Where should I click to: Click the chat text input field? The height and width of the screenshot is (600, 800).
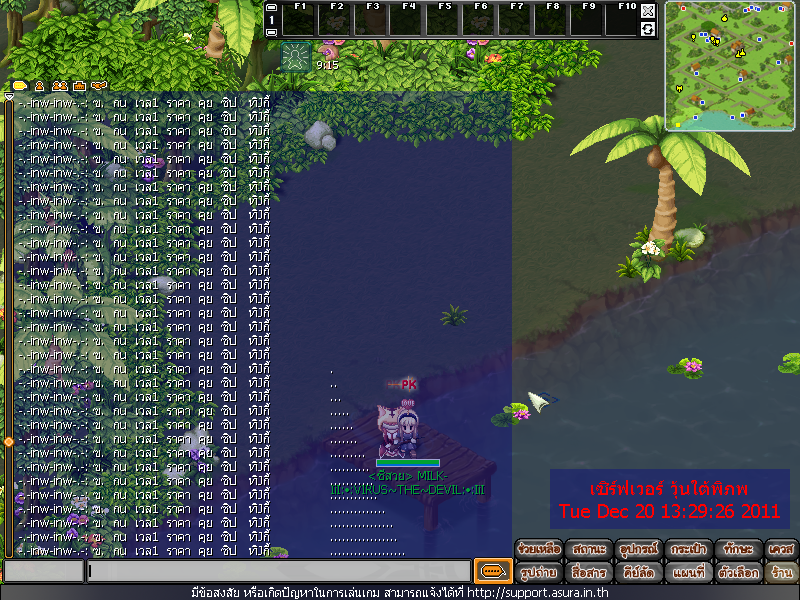click(278, 572)
